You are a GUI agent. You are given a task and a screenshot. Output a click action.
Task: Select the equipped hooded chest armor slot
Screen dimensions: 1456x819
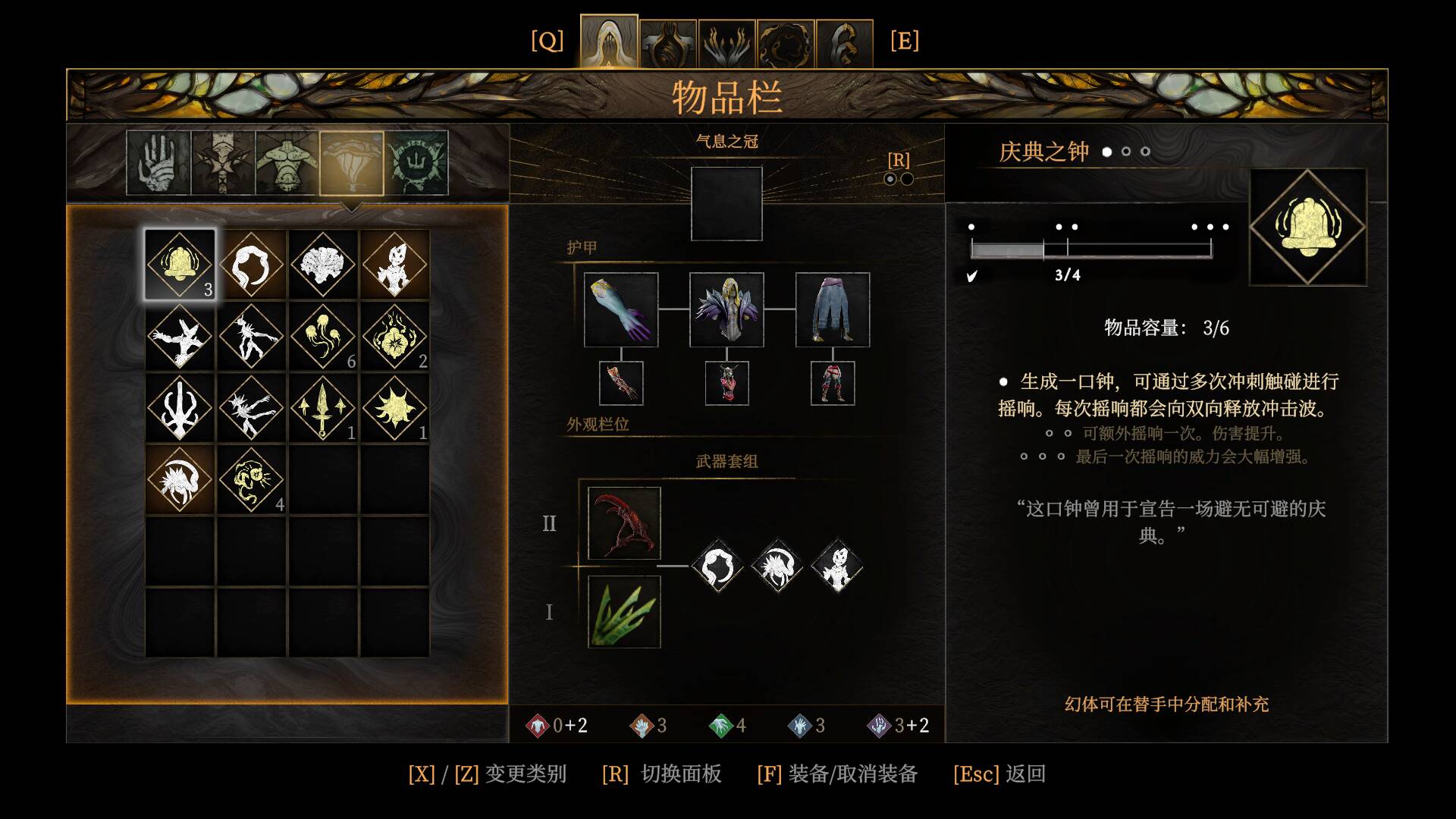726,309
